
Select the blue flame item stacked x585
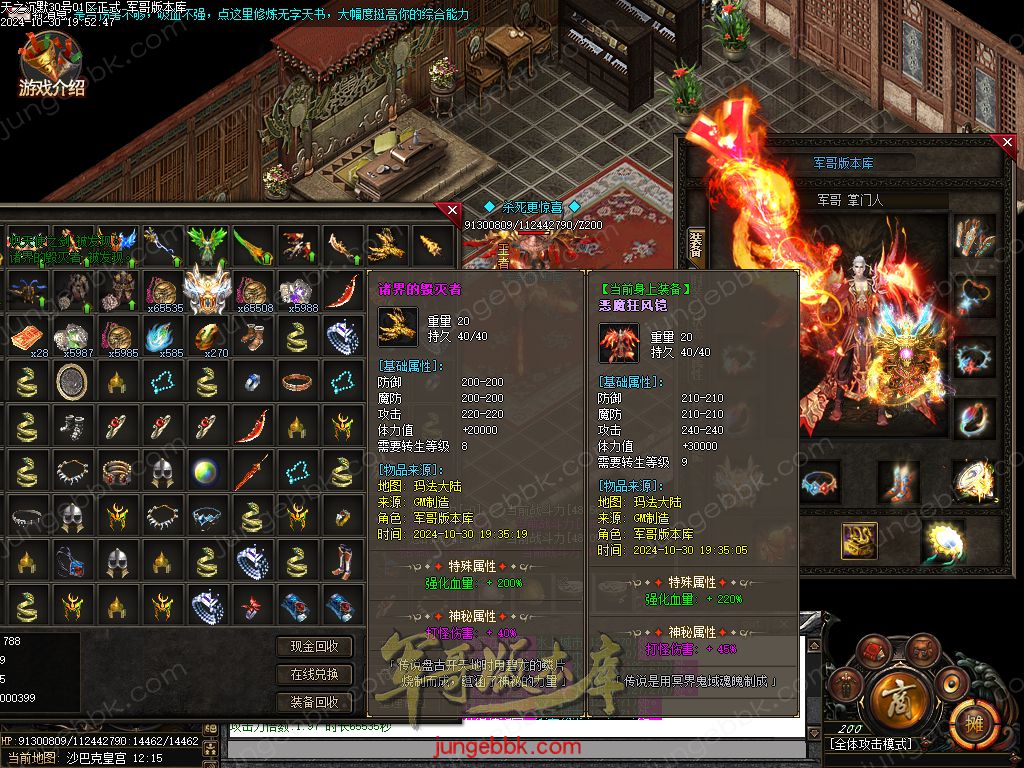[161, 337]
